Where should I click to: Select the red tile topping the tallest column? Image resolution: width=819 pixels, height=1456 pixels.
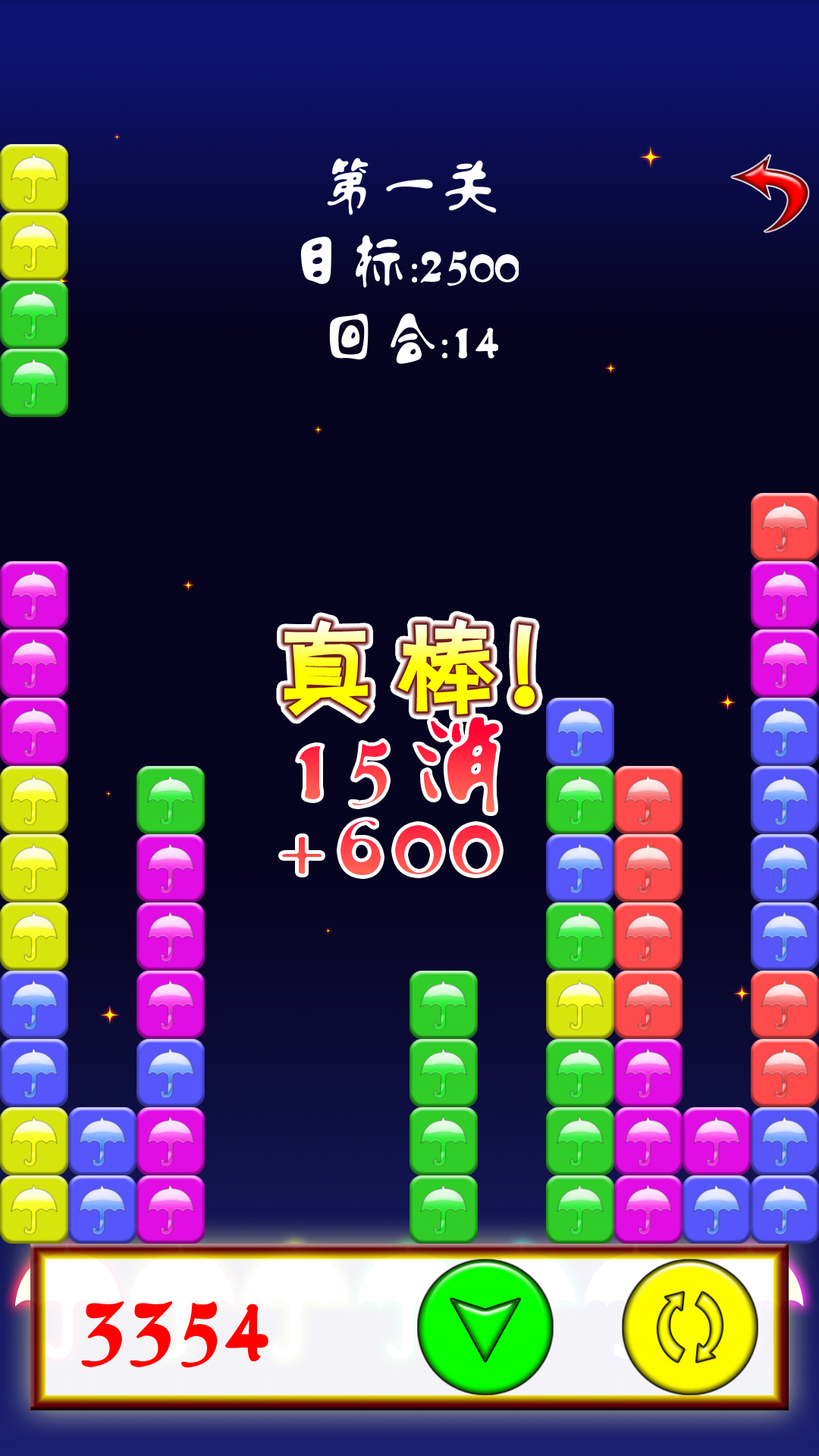pos(785,527)
